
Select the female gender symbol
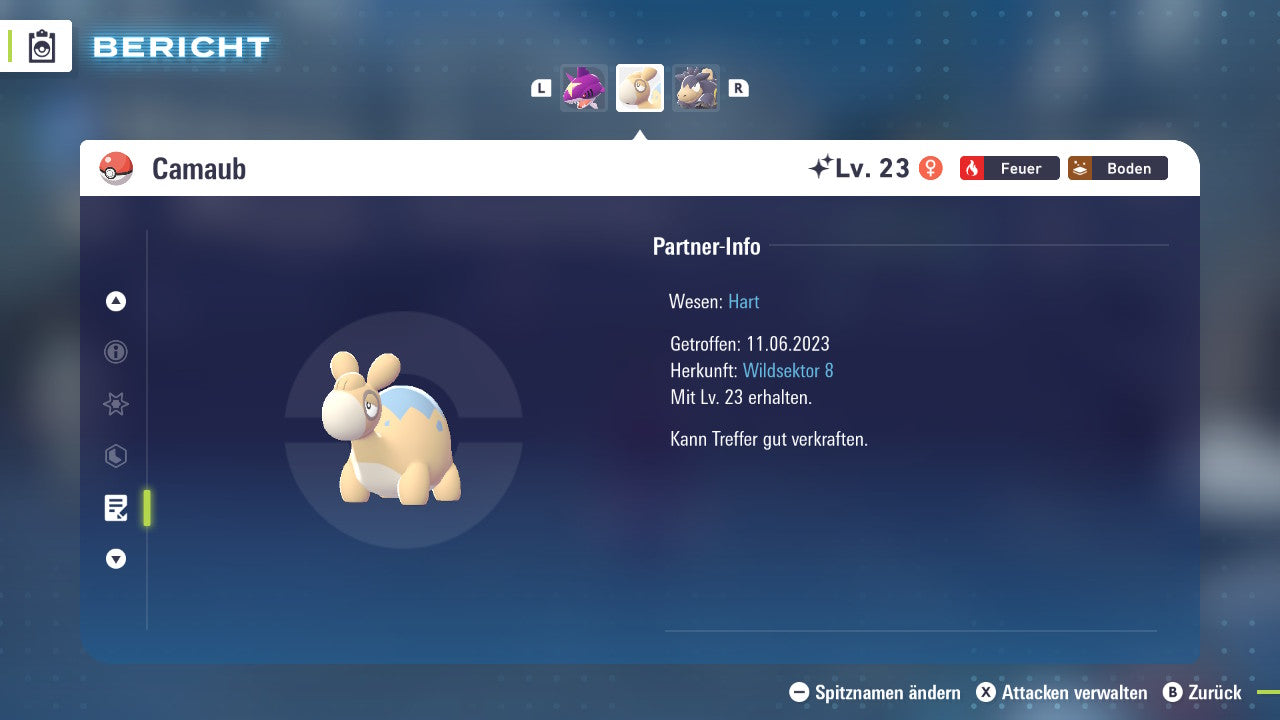click(931, 168)
